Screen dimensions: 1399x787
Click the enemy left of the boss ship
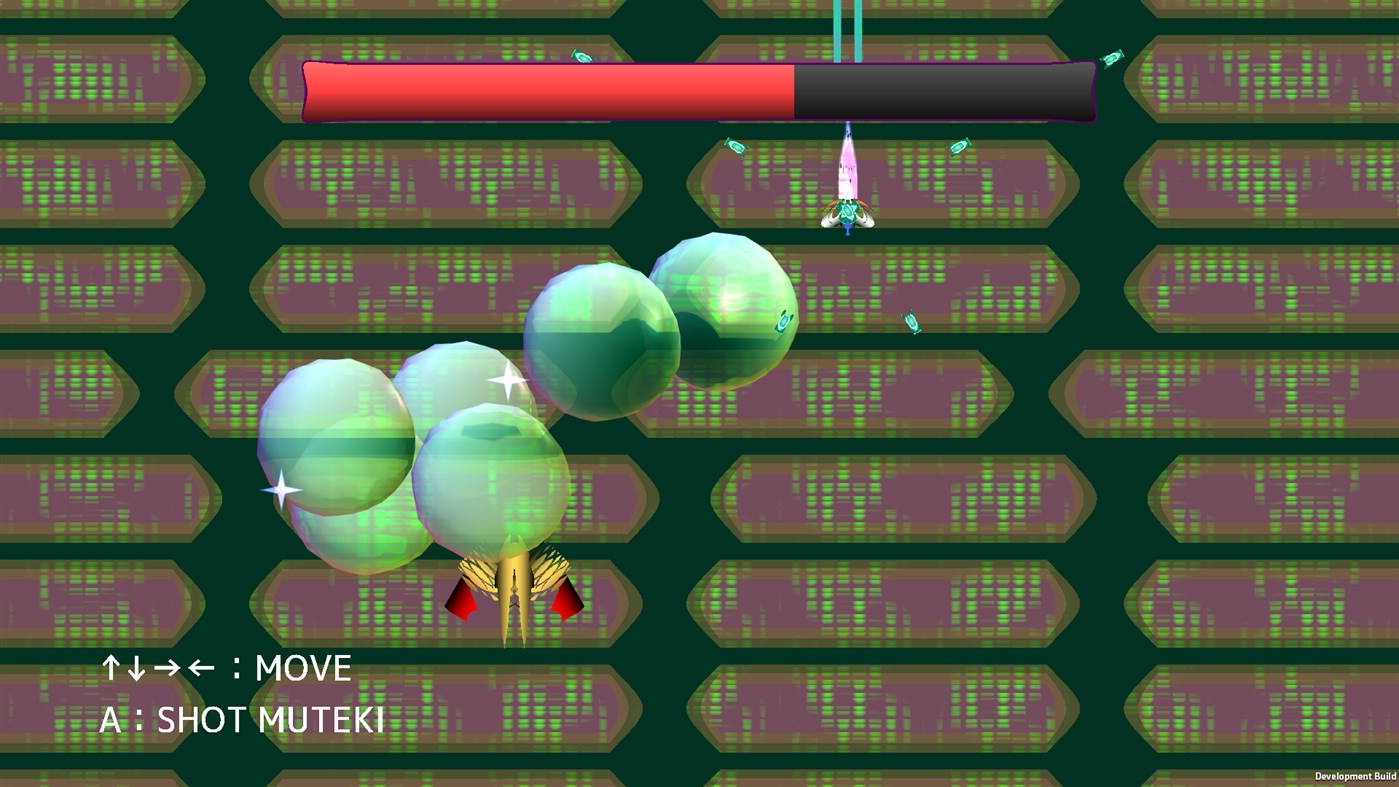(735, 146)
